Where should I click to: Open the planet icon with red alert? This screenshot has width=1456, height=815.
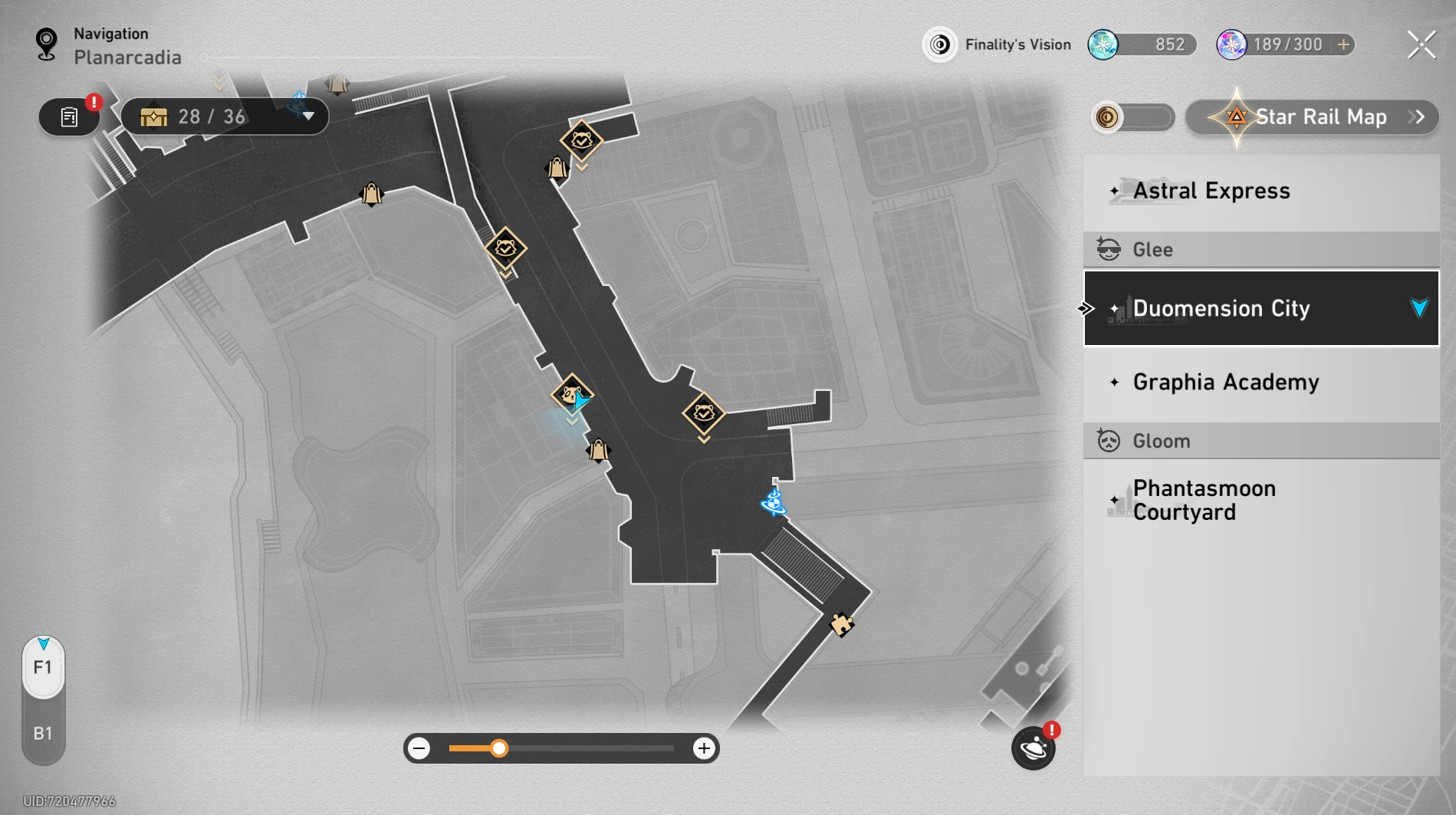1033,748
